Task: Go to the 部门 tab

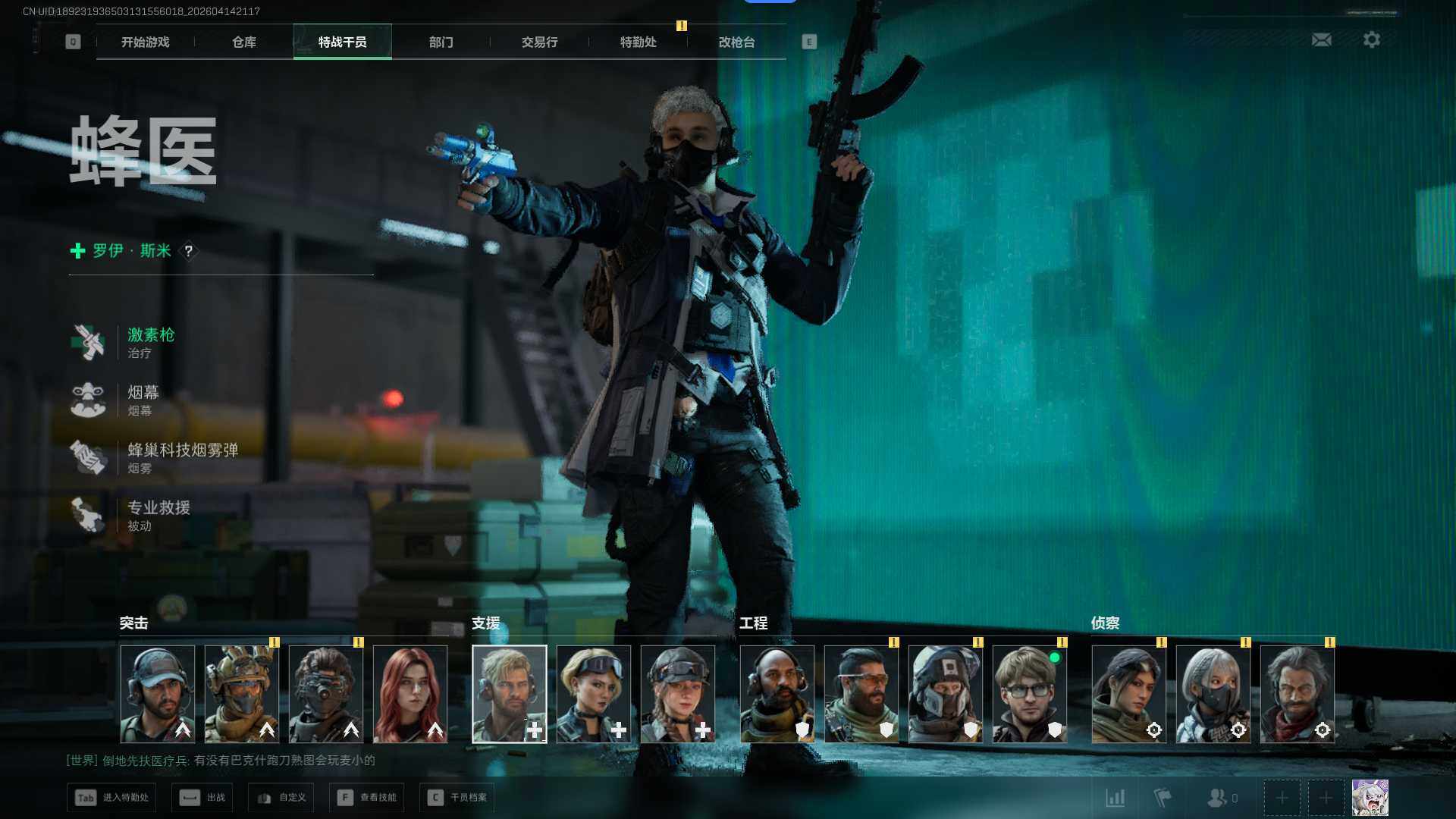Action: (x=441, y=42)
